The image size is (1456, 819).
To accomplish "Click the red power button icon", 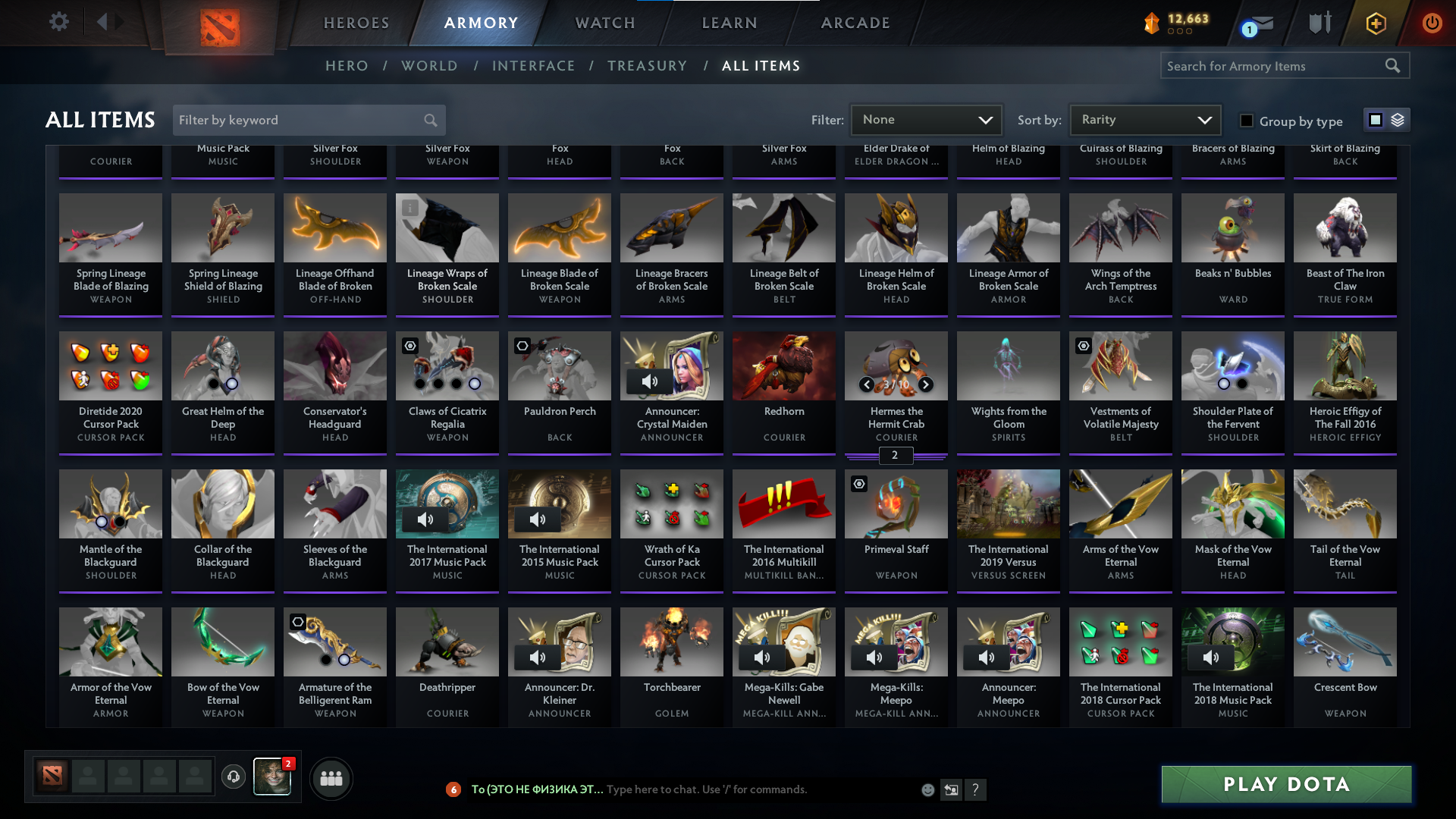I will tap(1432, 23).
